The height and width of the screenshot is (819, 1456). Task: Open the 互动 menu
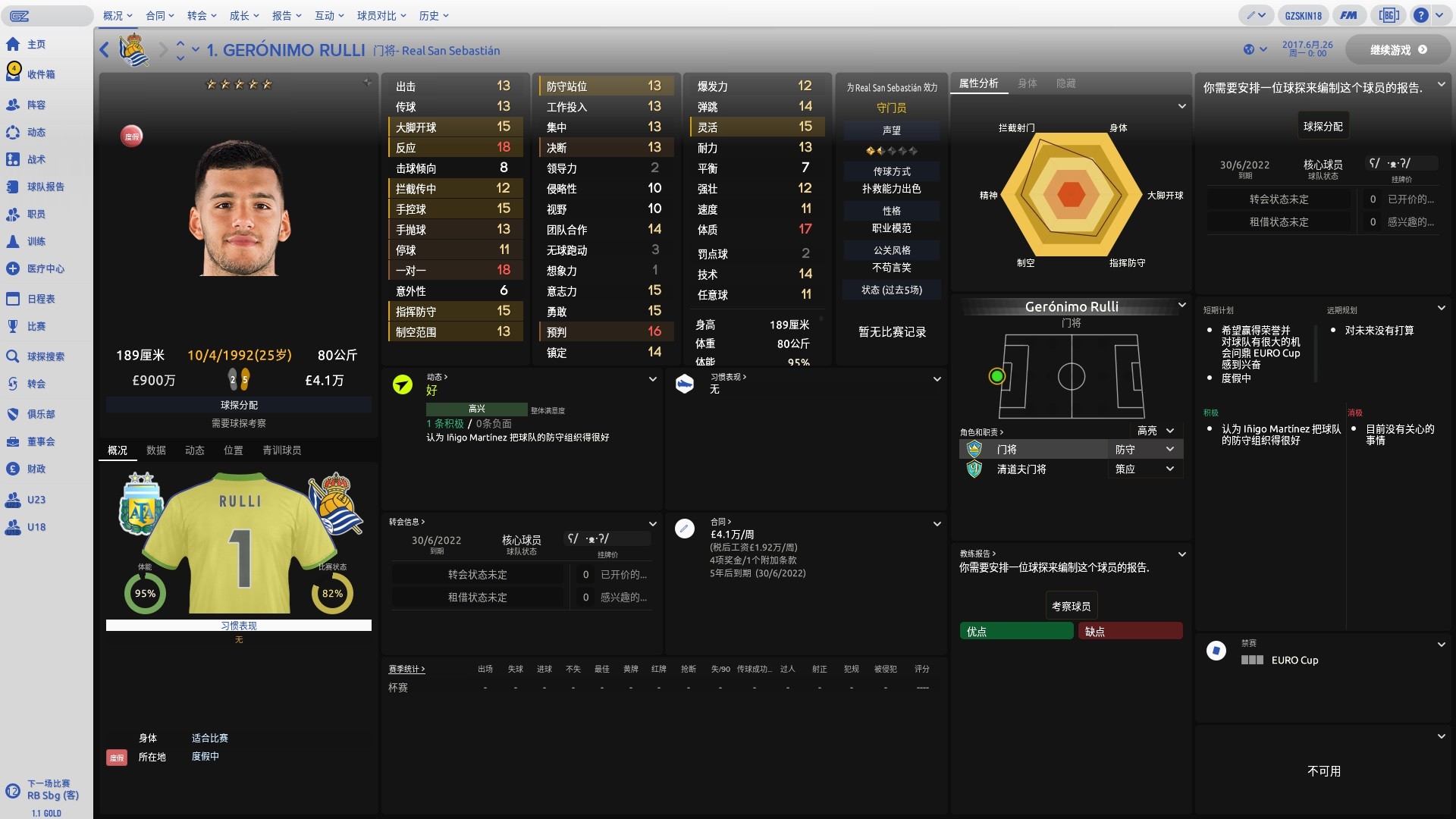pyautogui.click(x=325, y=15)
